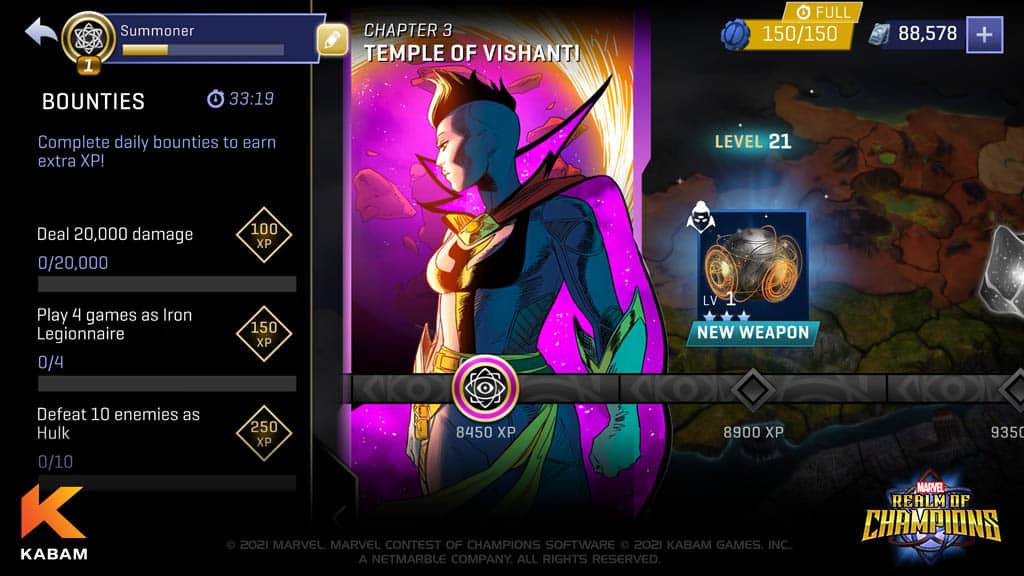Image resolution: width=1024 pixels, height=576 pixels.
Task: Go back using the arrow button
Action: click(x=42, y=32)
